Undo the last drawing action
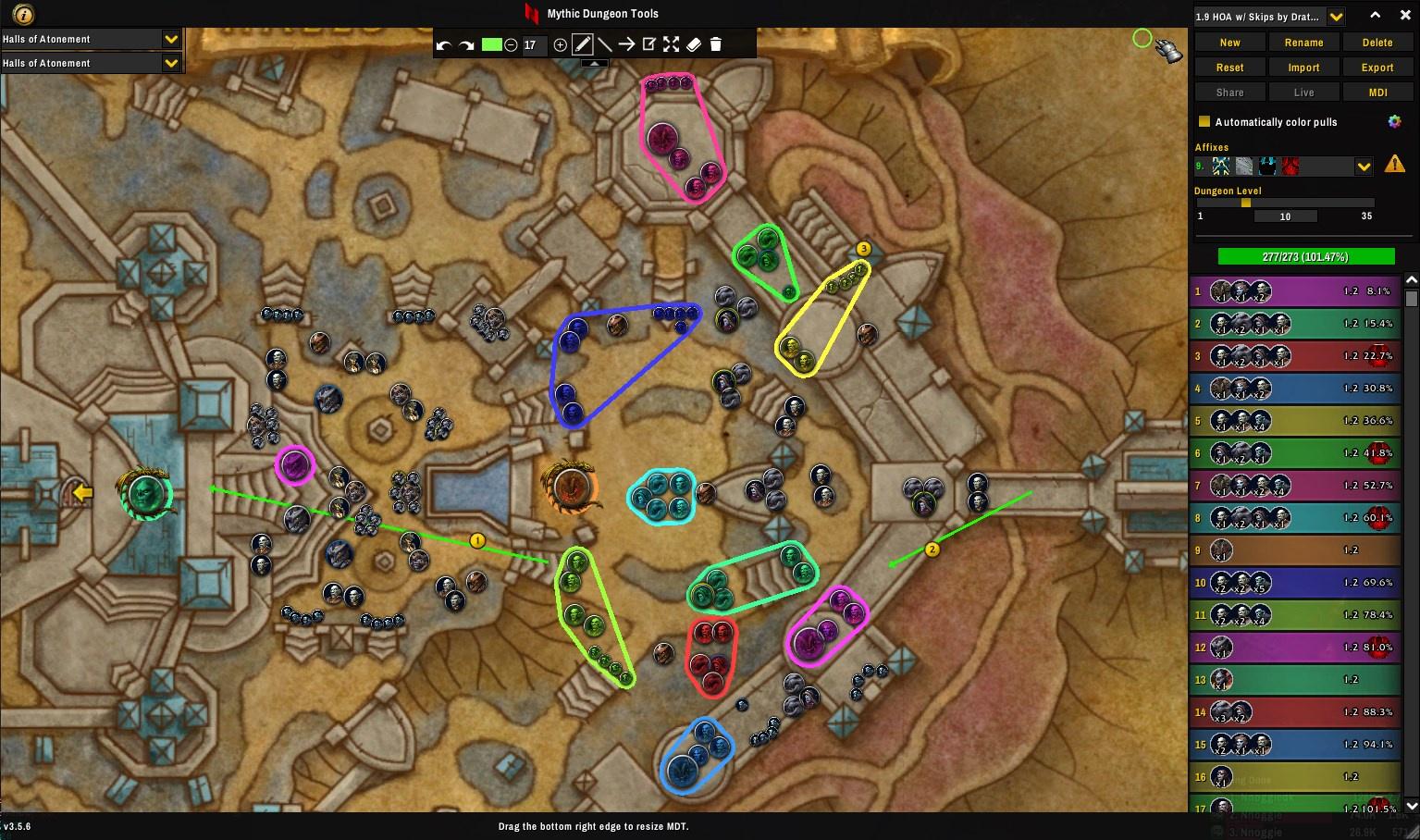This screenshot has height=840, width=1420. click(x=444, y=45)
